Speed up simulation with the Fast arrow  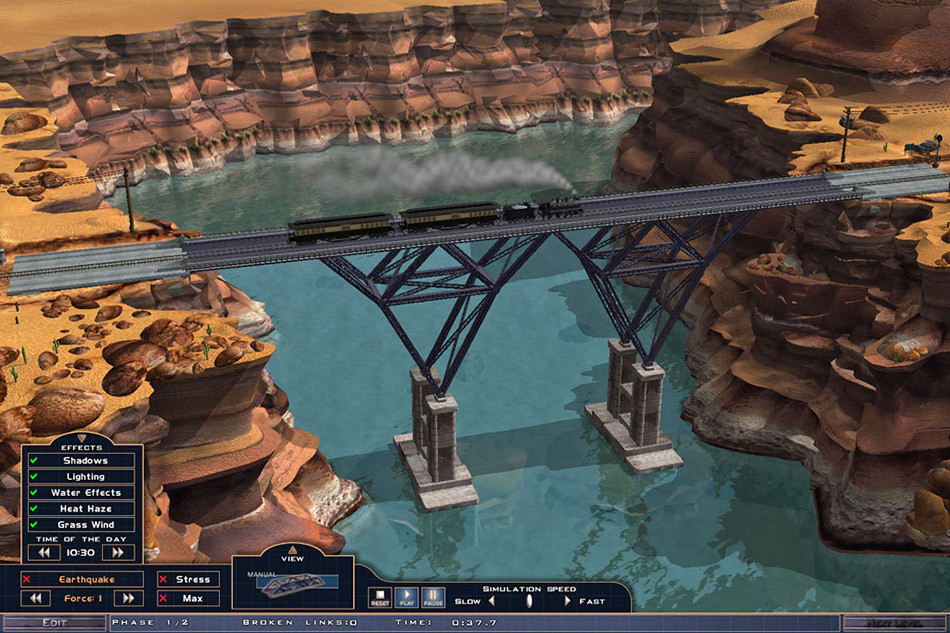click(568, 601)
